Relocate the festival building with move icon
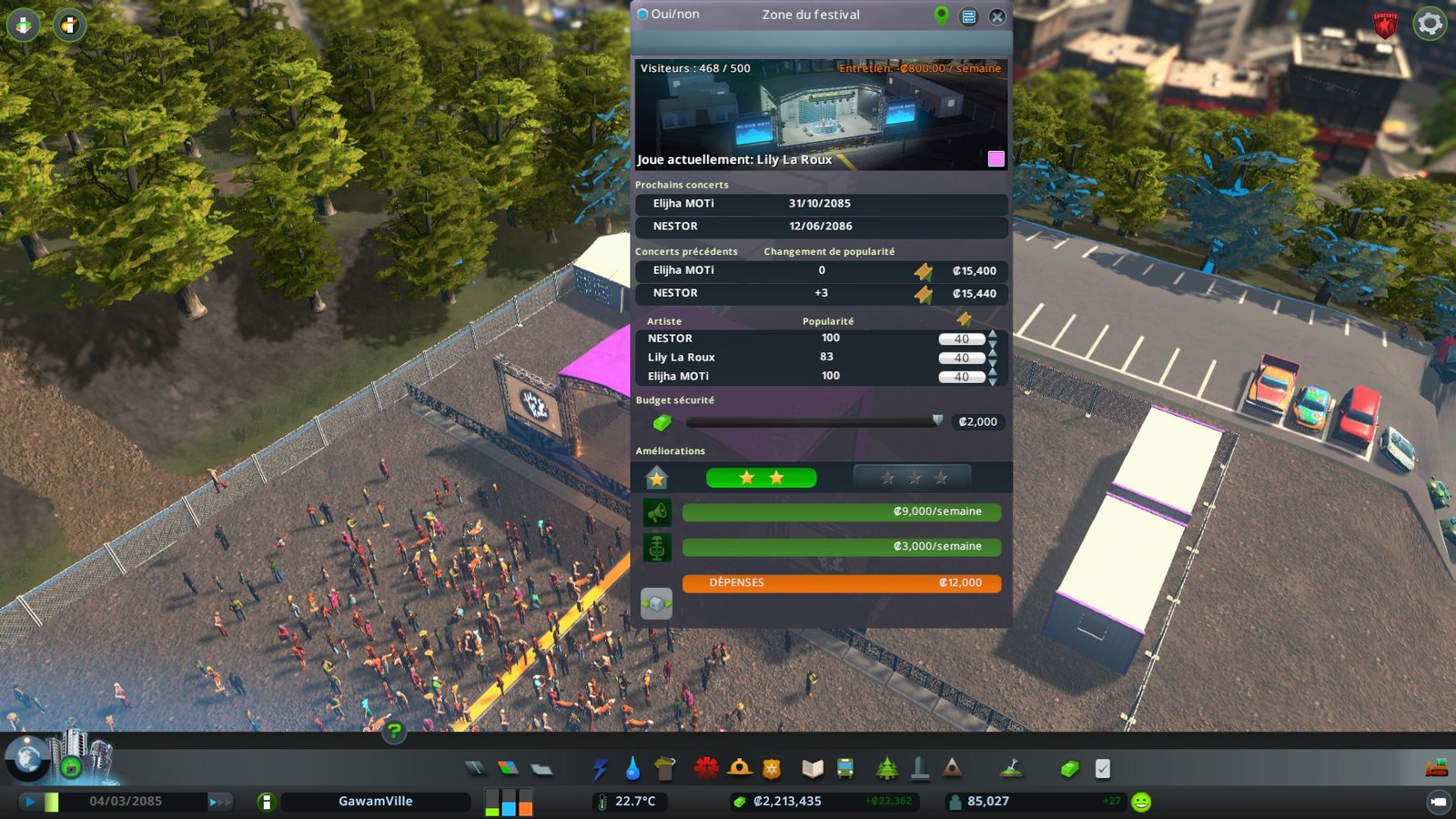1456x819 pixels. point(656,603)
